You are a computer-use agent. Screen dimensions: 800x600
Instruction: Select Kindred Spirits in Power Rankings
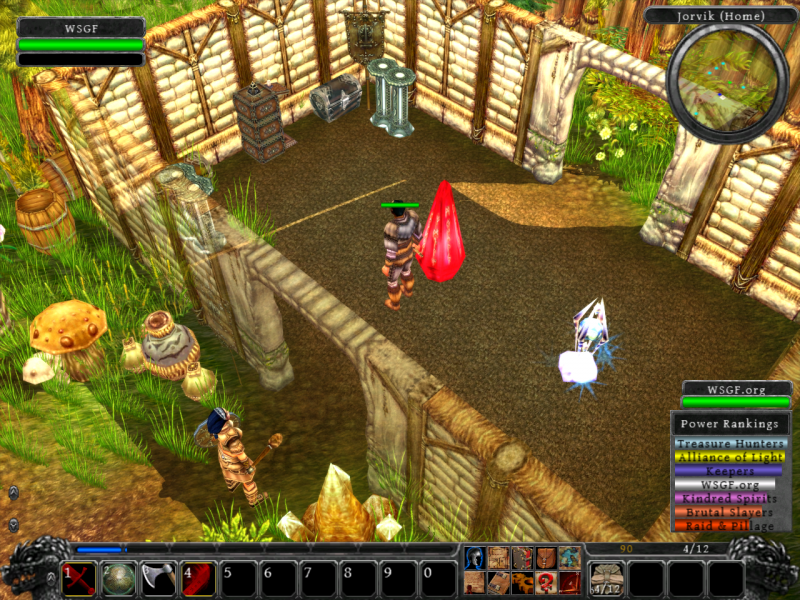[x=730, y=498]
